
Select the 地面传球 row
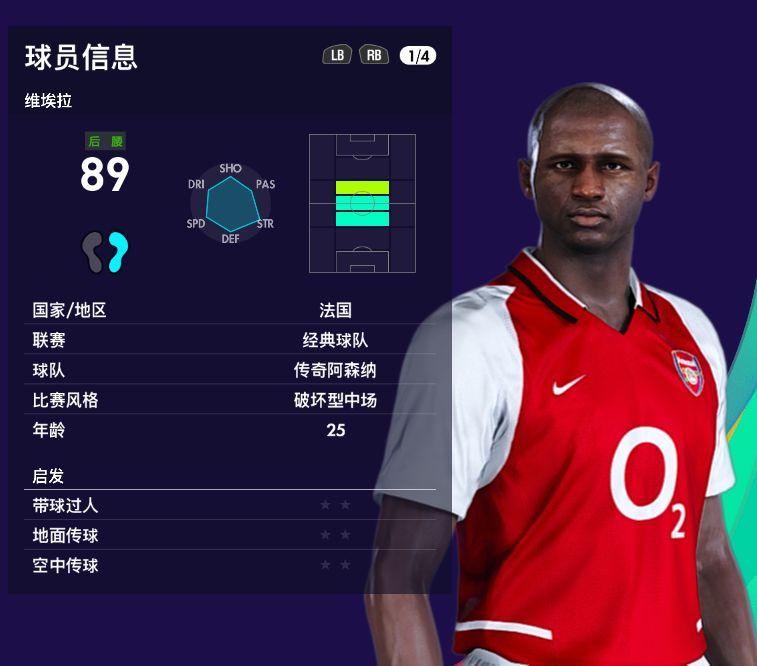pyautogui.click(x=232, y=536)
